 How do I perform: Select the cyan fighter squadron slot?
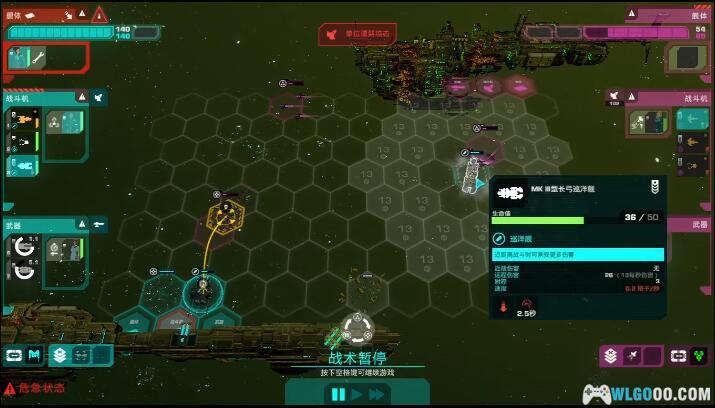click(24, 165)
